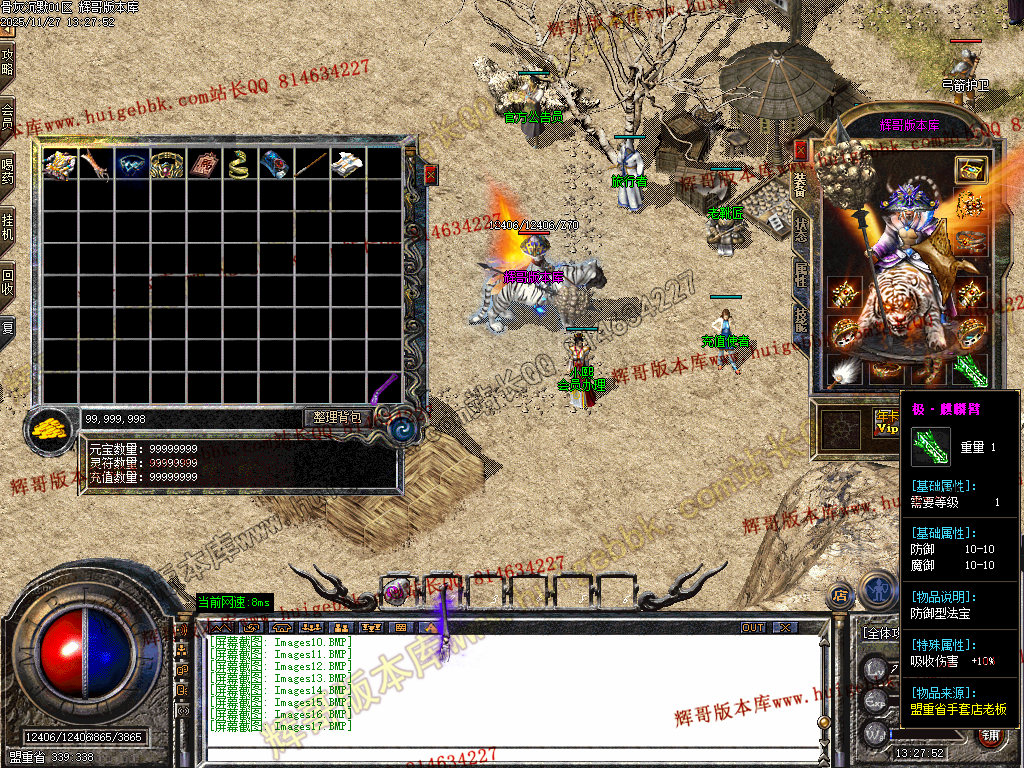Open the 店 shop round button

click(x=840, y=597)
